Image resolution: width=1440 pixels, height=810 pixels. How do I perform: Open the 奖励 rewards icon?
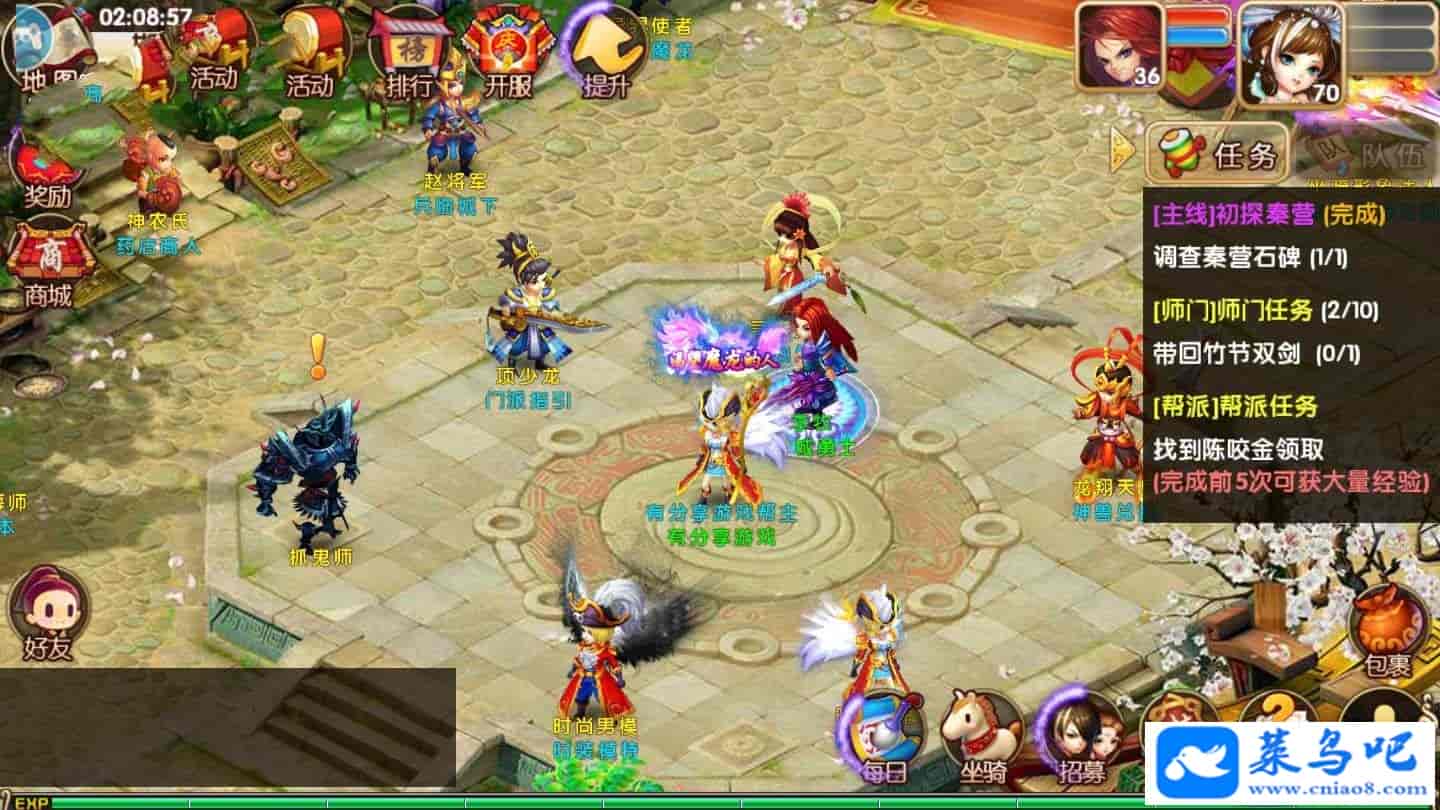[46, 172]
